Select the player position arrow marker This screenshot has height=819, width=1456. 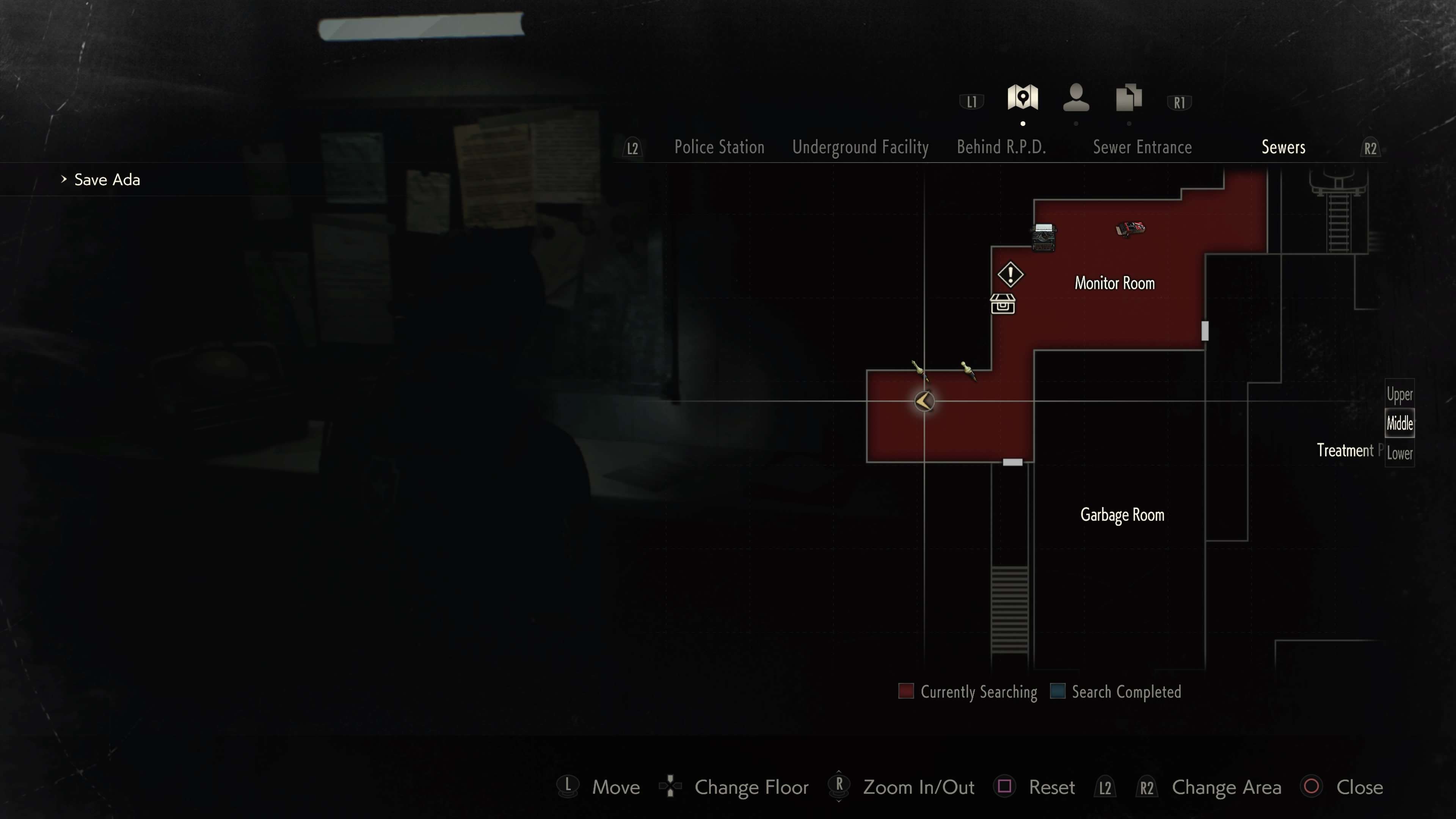tap(924, 401)
